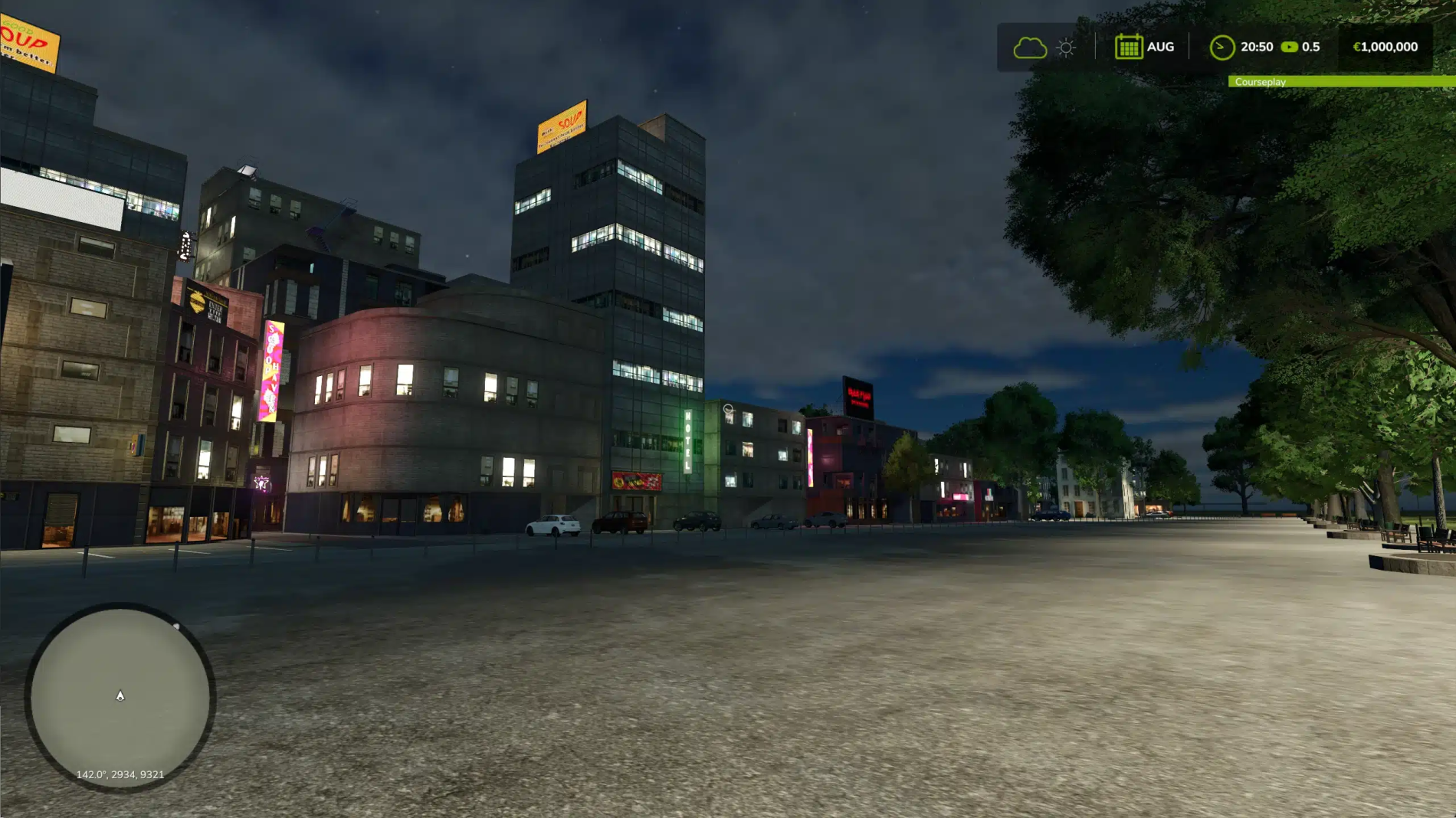Image resolution: width=1456 pixels, height=818 pixels.
Task: Adjust the 0.5 time speed control
Action: (x=1310, y=47)
